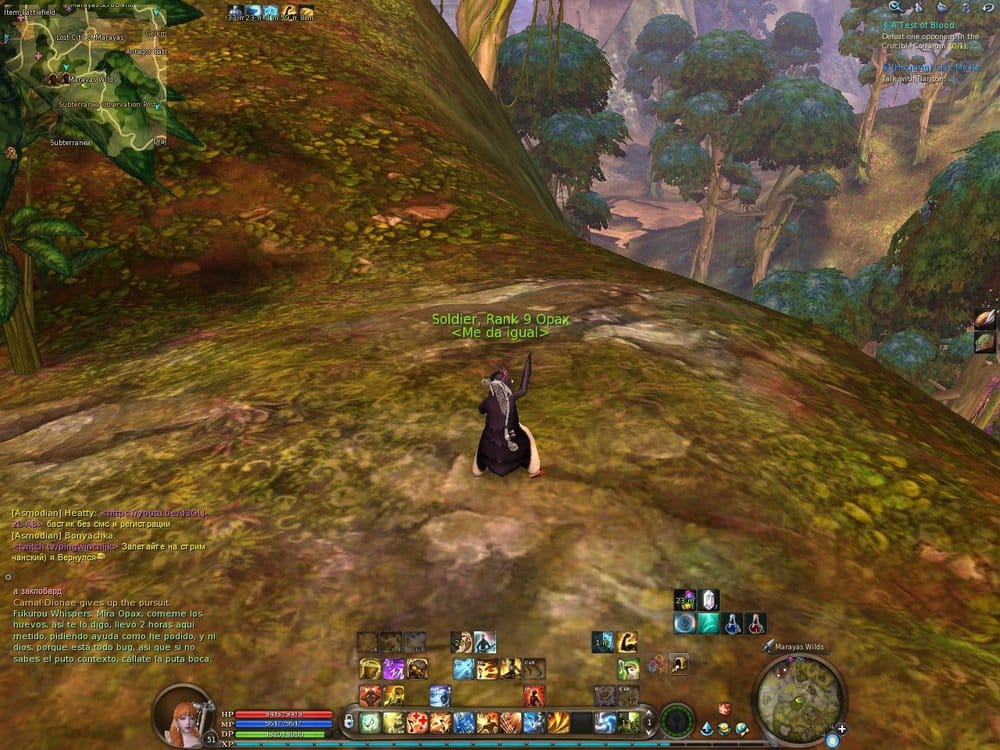
Task: Click the character portrait
Action: tap(182, 714)
